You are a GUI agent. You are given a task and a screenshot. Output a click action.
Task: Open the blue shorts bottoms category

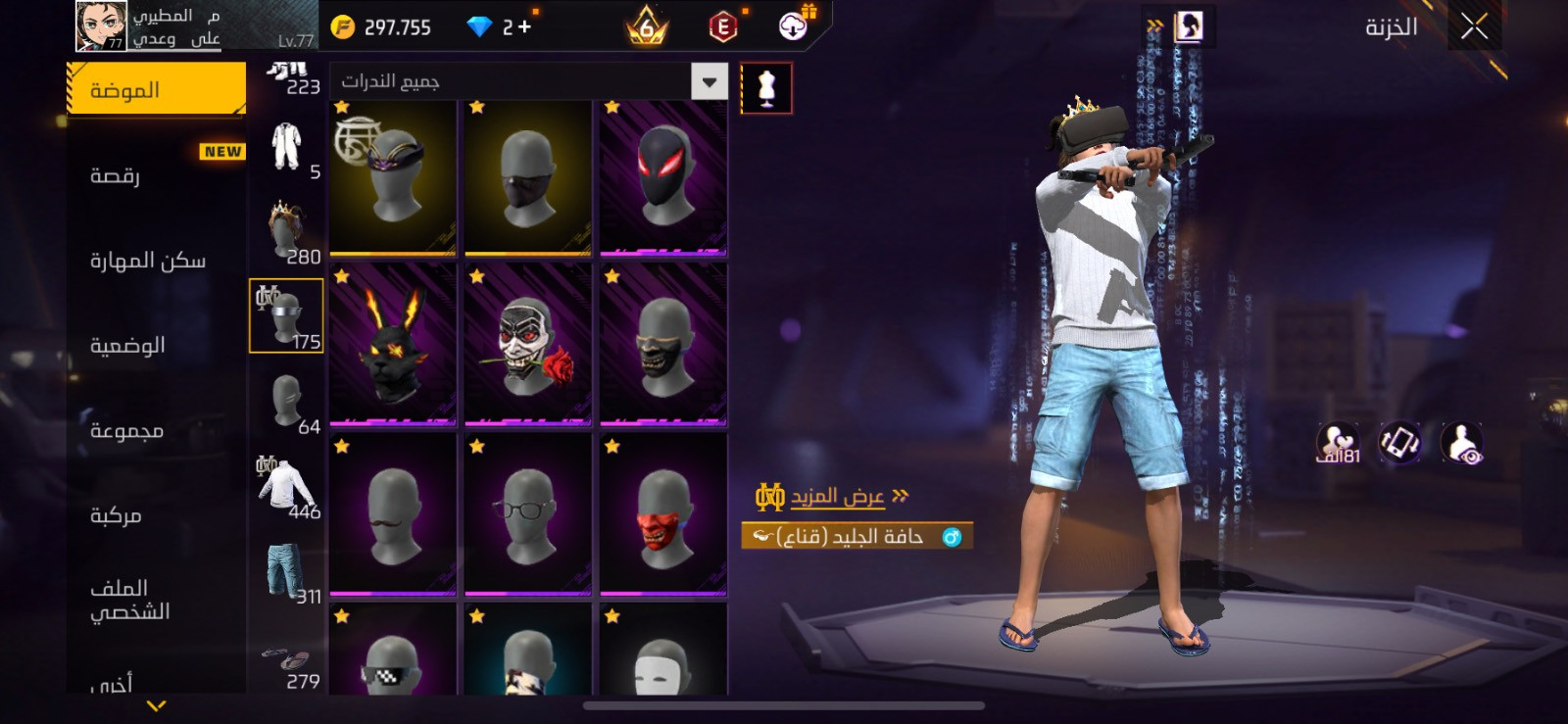pos(286,571)
